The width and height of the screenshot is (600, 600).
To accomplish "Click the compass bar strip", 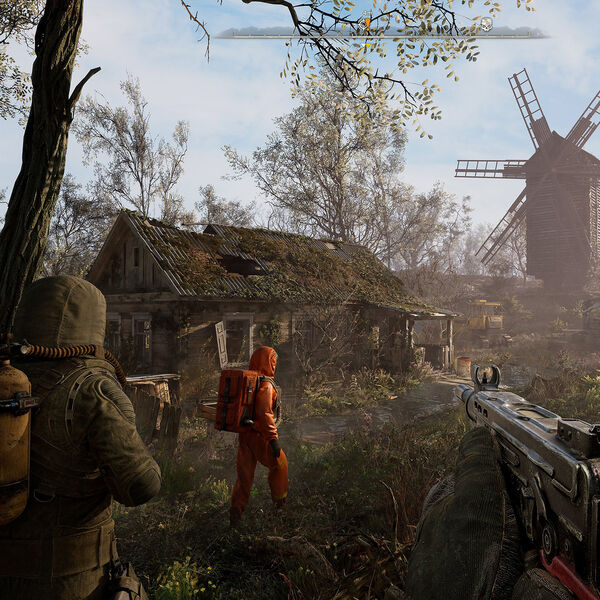I will click(x=300, y=33).
